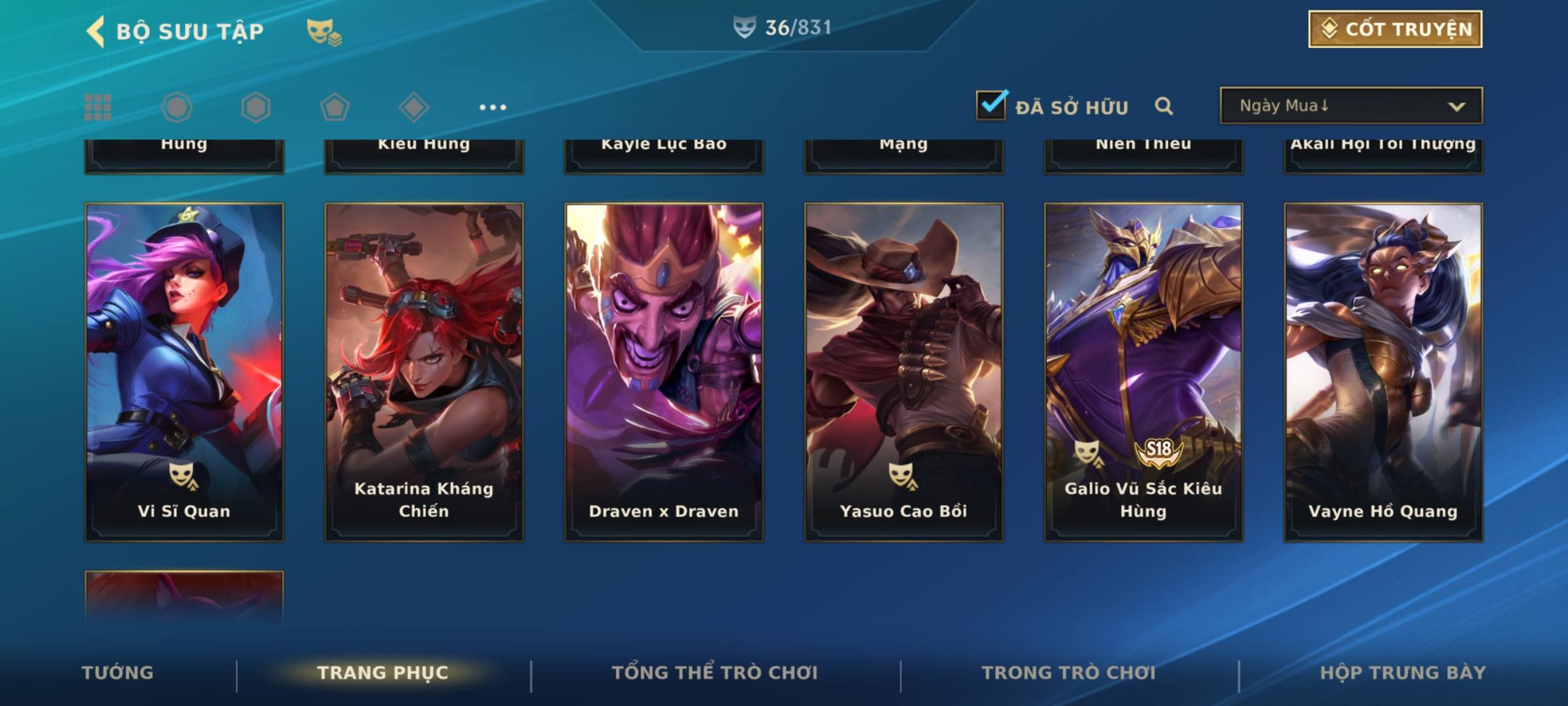
Task: Open the skin search magnifier
Action: point(1164,106)
